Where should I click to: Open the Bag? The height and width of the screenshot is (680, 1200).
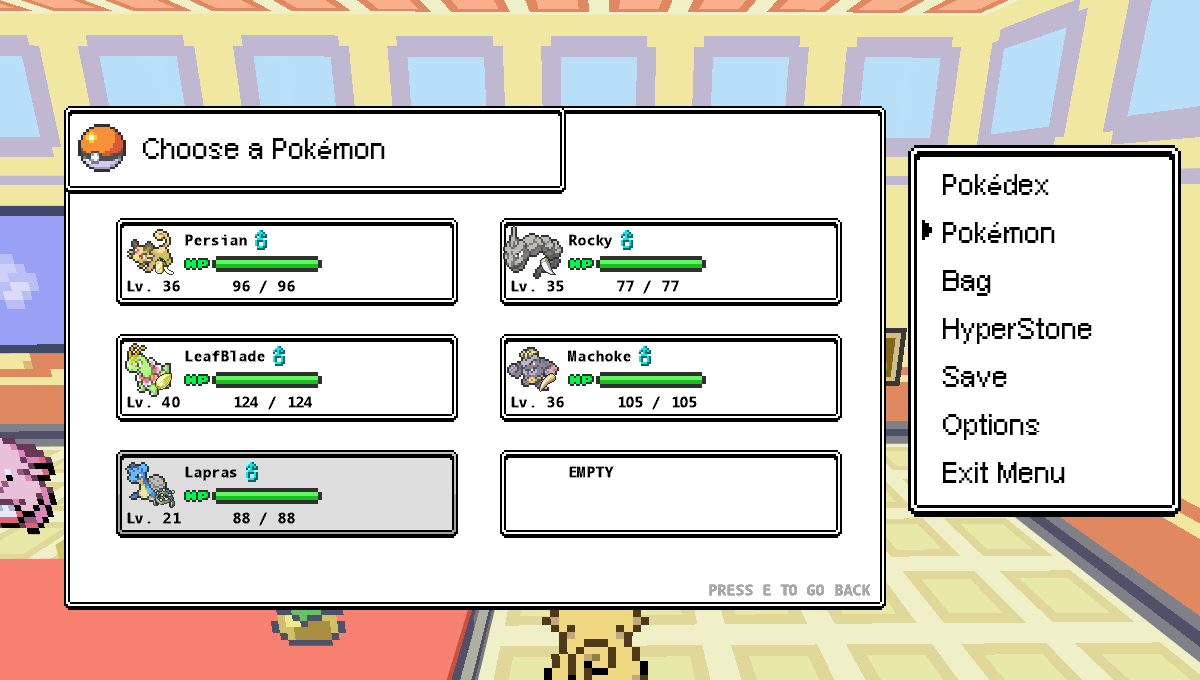[x=966, y=282]
